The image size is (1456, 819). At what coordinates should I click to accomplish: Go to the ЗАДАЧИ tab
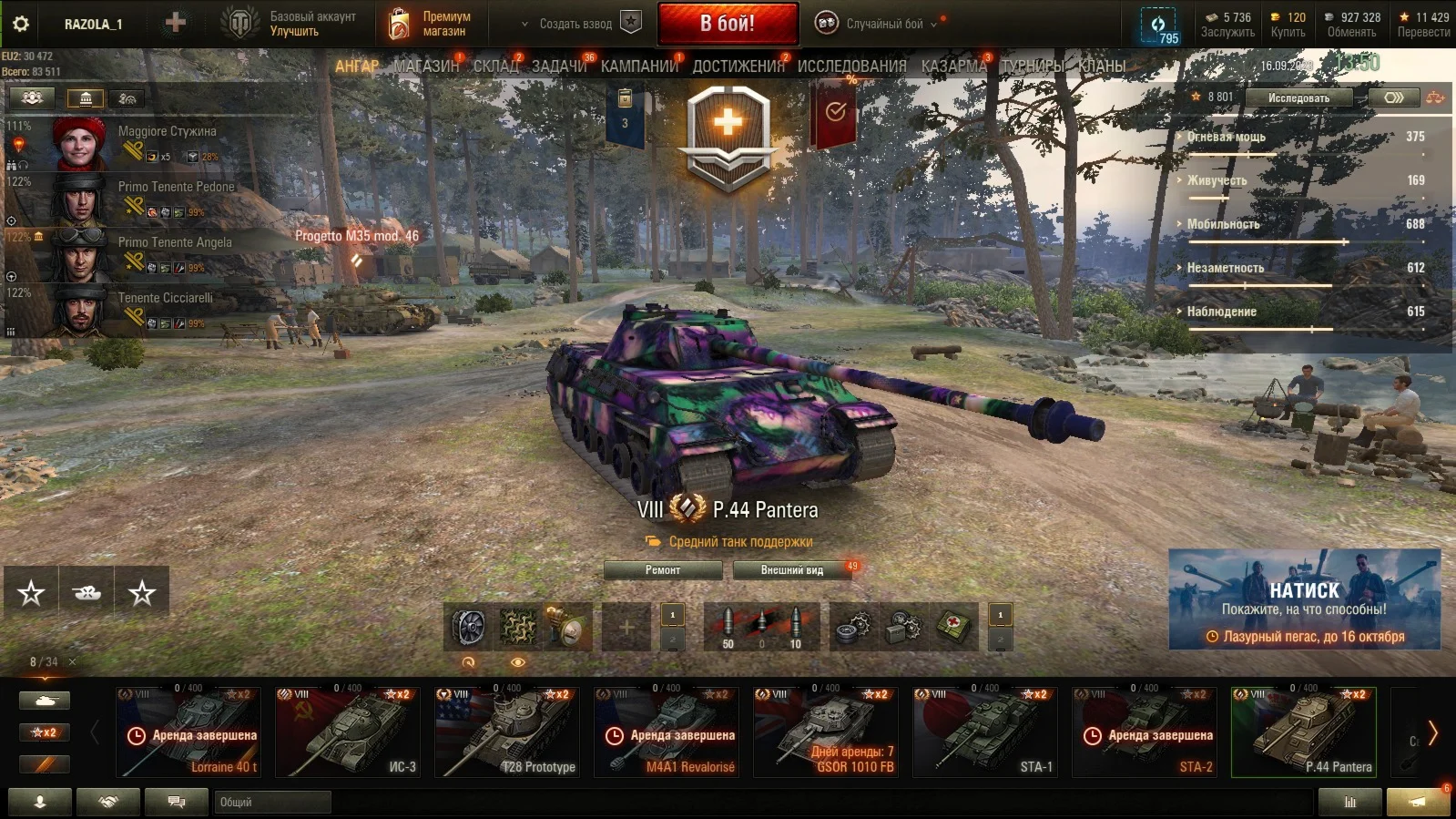point(559,66)
